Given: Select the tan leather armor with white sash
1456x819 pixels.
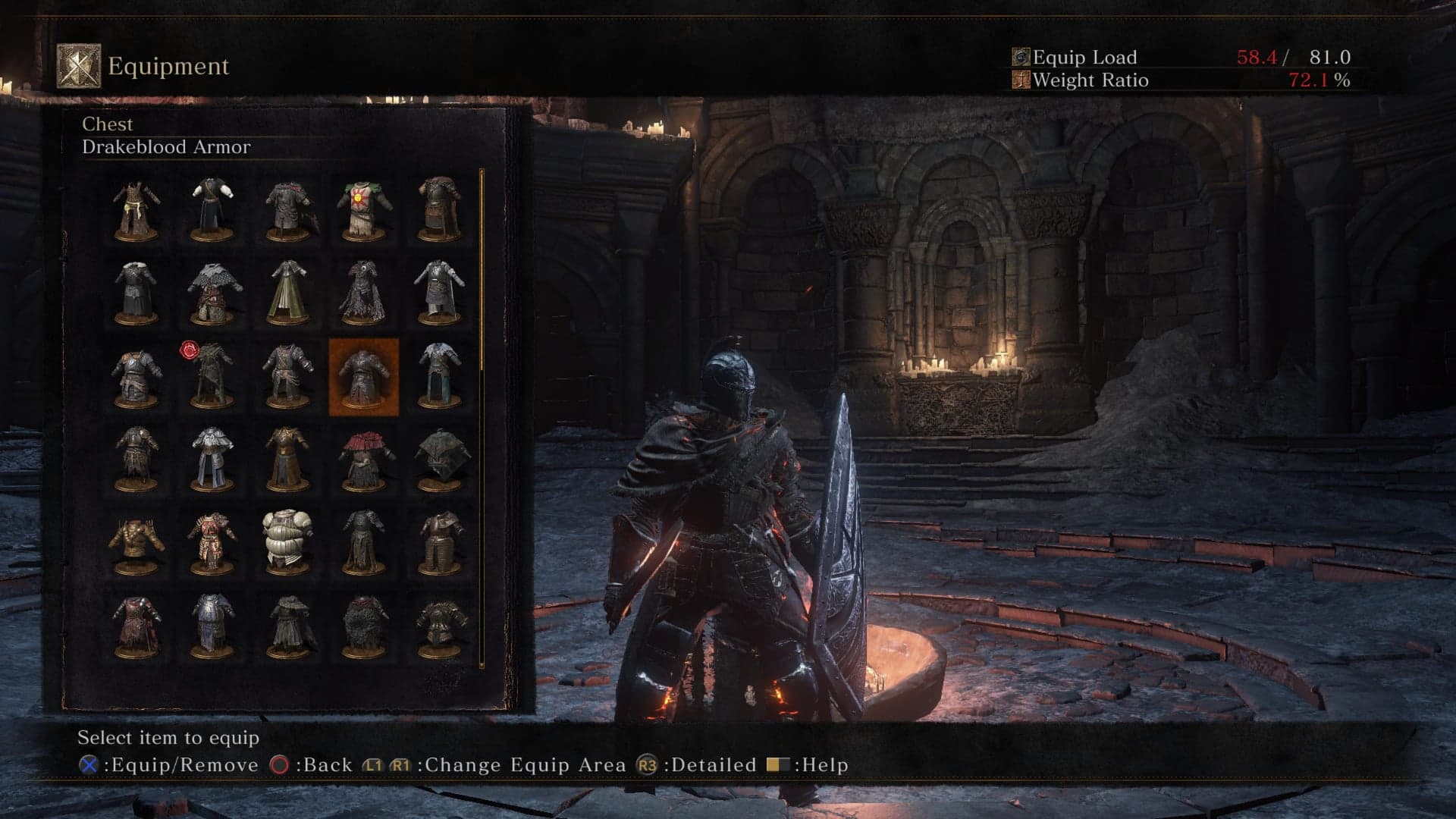Looking at the screenshot, I should coord(136,208).
